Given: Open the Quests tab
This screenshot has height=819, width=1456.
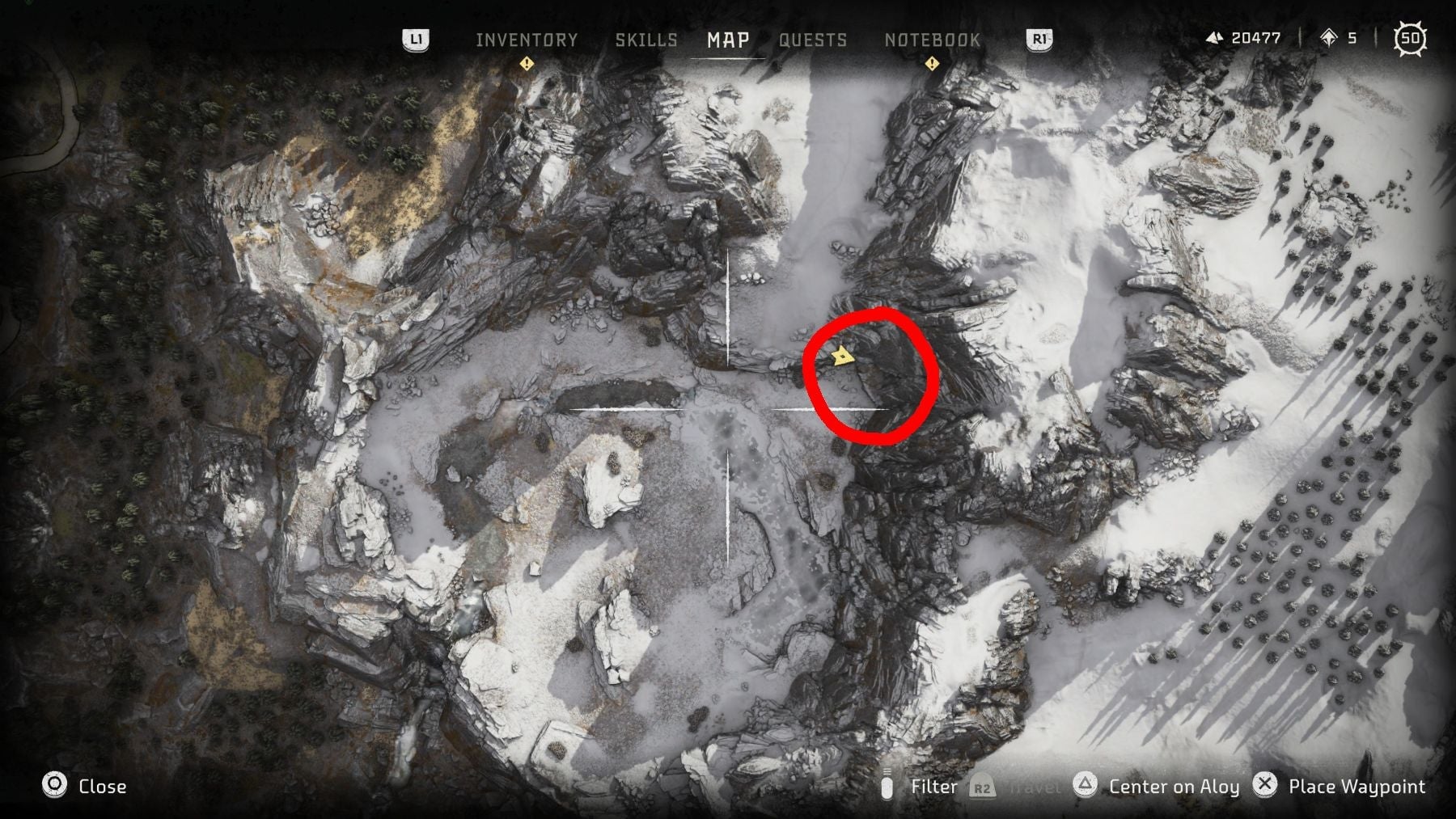Looking at the screenshot, I should [813, 38].
